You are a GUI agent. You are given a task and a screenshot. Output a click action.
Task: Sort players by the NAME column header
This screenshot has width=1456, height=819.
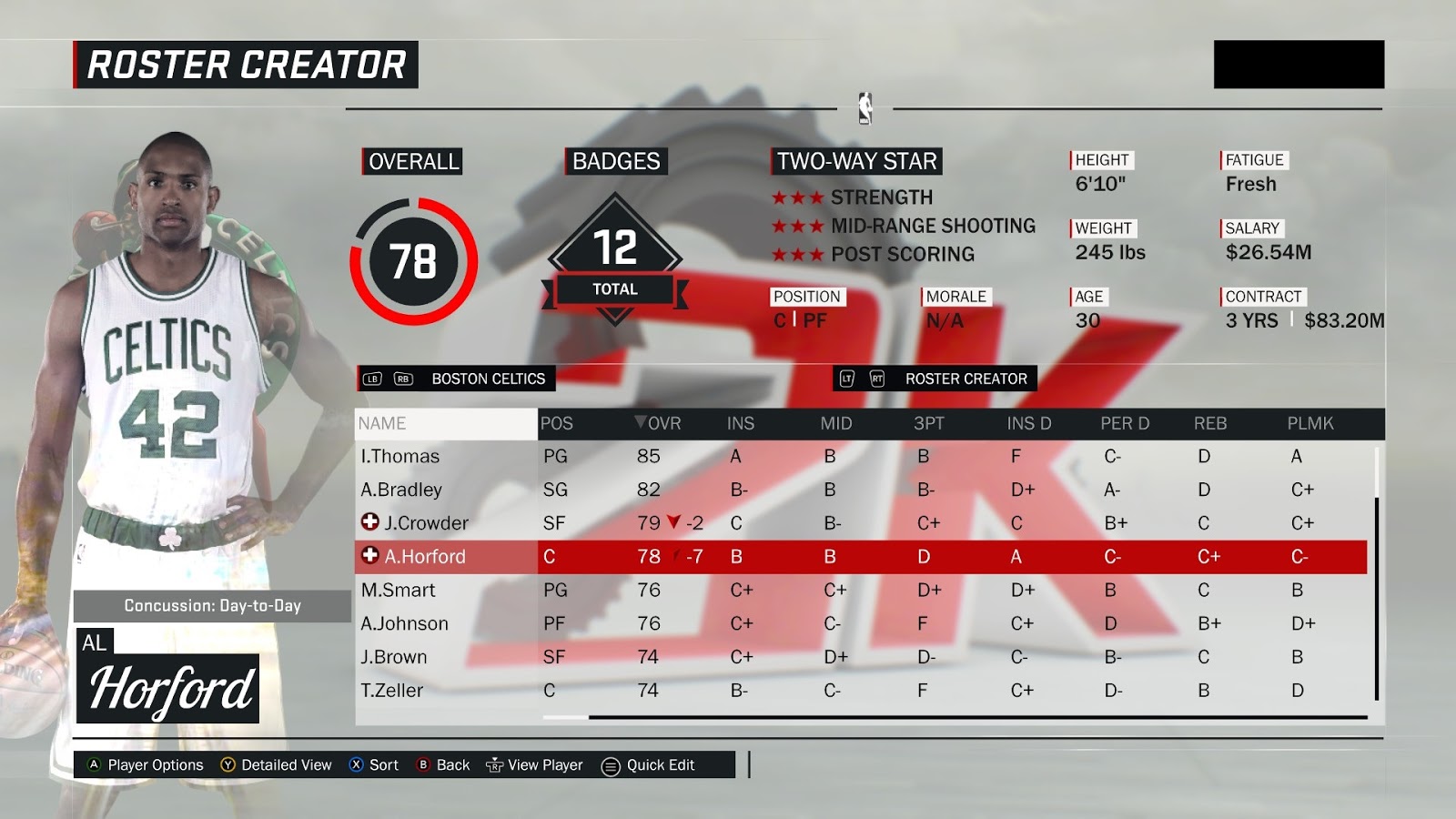[382, 423]
